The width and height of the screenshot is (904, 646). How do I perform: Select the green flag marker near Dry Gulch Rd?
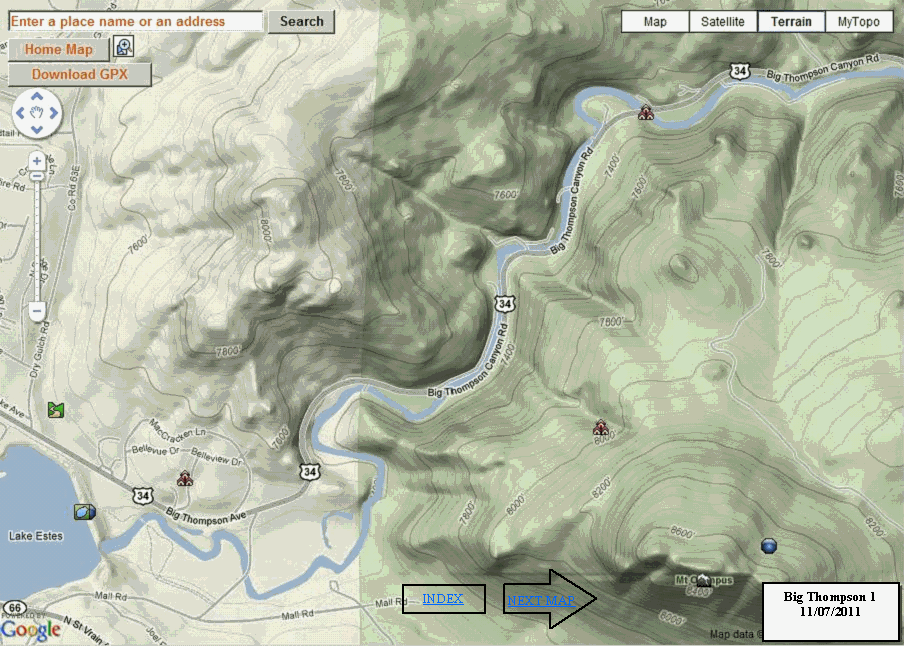(x=56, y=409)
